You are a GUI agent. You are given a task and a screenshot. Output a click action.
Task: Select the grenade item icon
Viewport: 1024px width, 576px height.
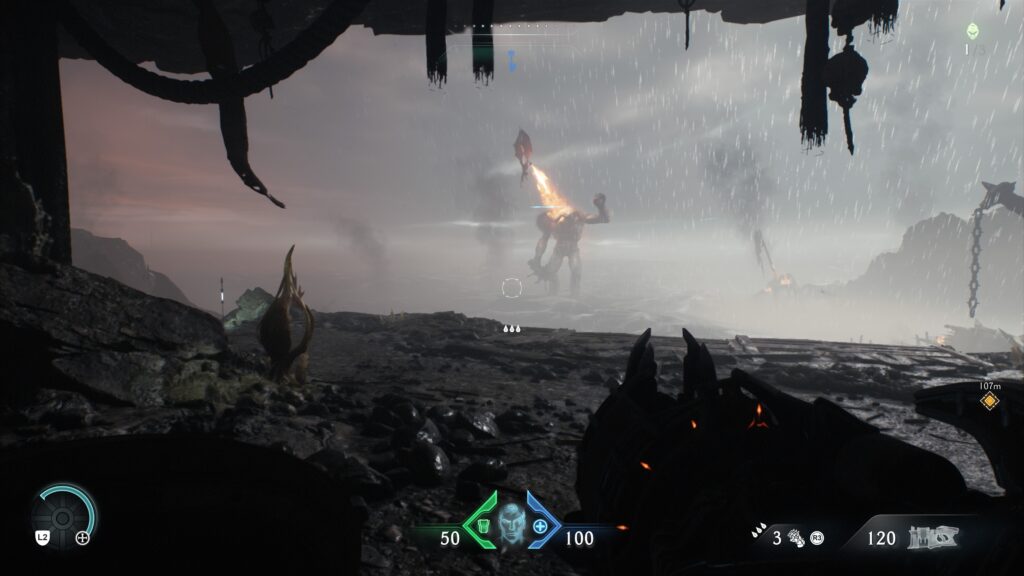click(x=796, y=538)
